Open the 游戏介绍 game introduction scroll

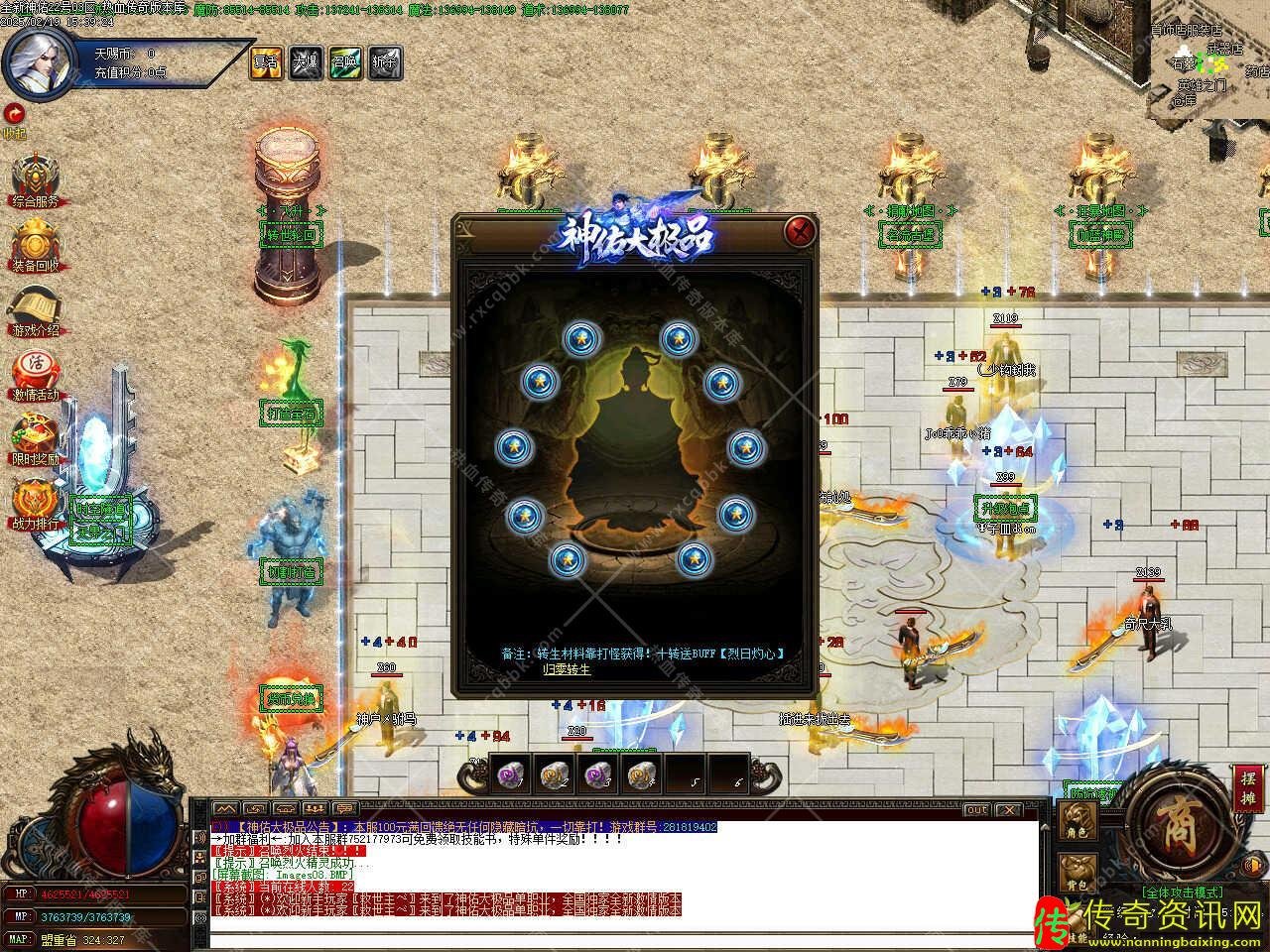pyautogui.click(x=35, y=309)
